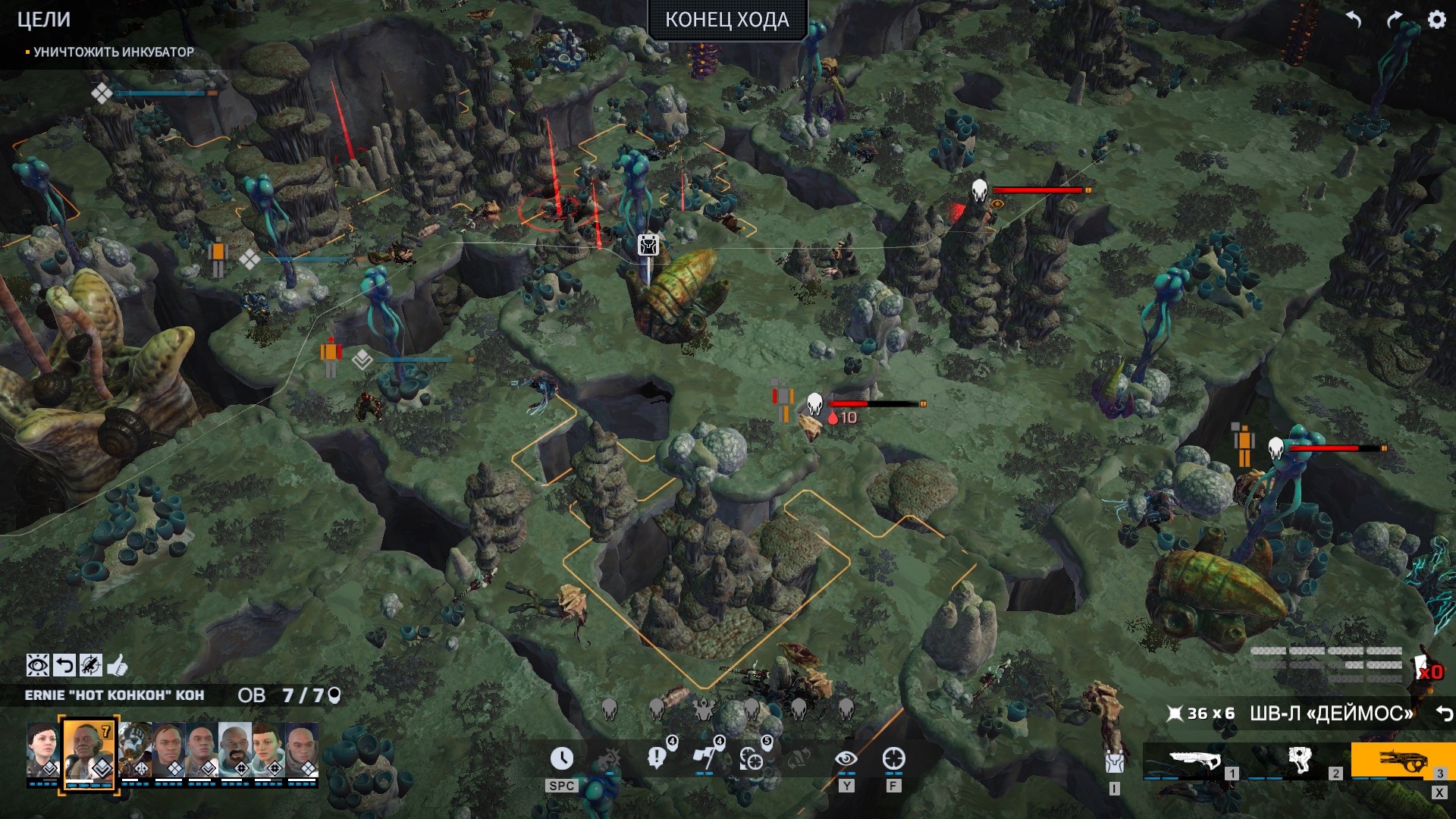Select the bearded soldier portrait

[235, 749]
